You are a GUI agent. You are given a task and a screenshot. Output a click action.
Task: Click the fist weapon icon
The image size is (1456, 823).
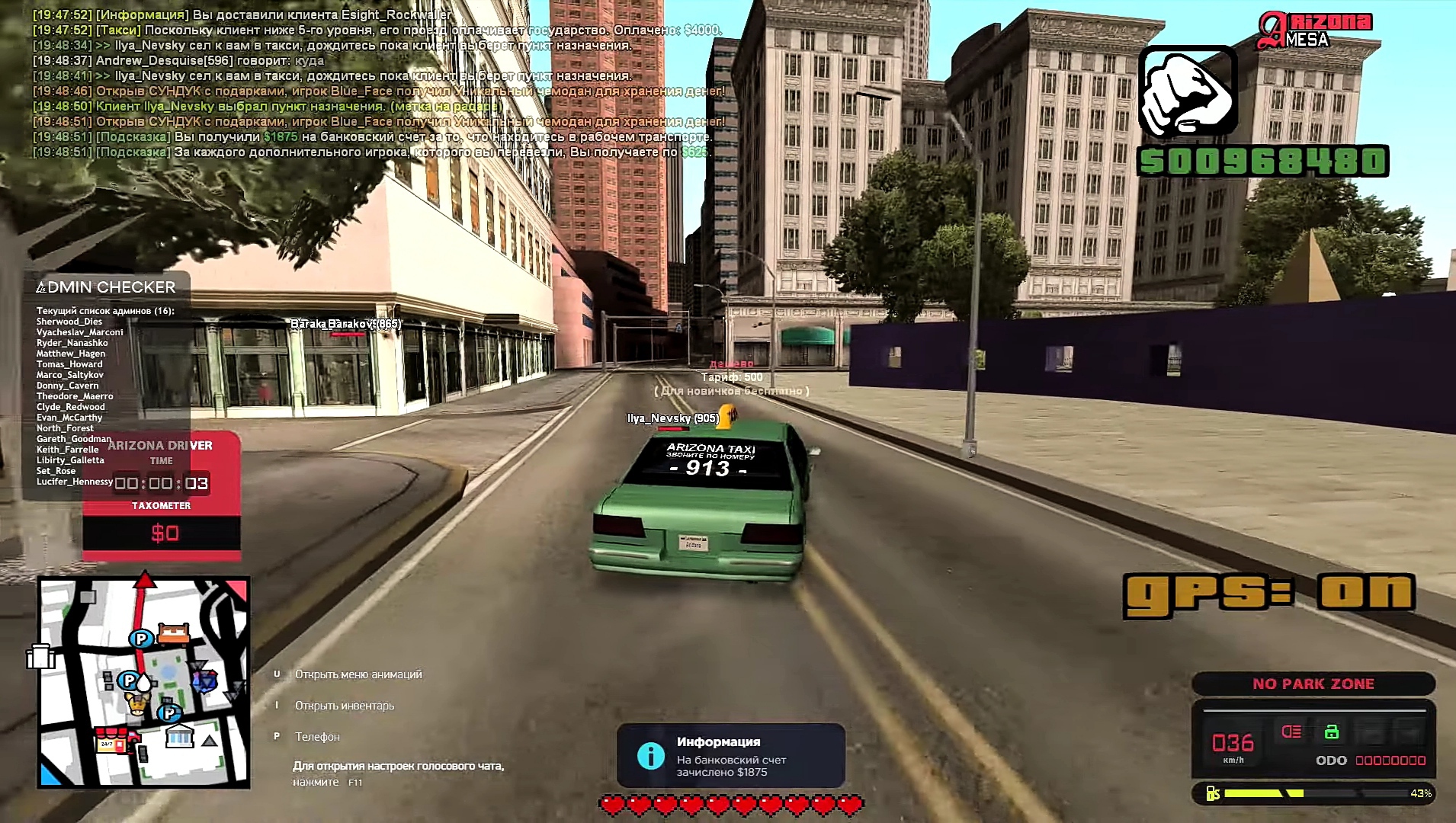1187,92
